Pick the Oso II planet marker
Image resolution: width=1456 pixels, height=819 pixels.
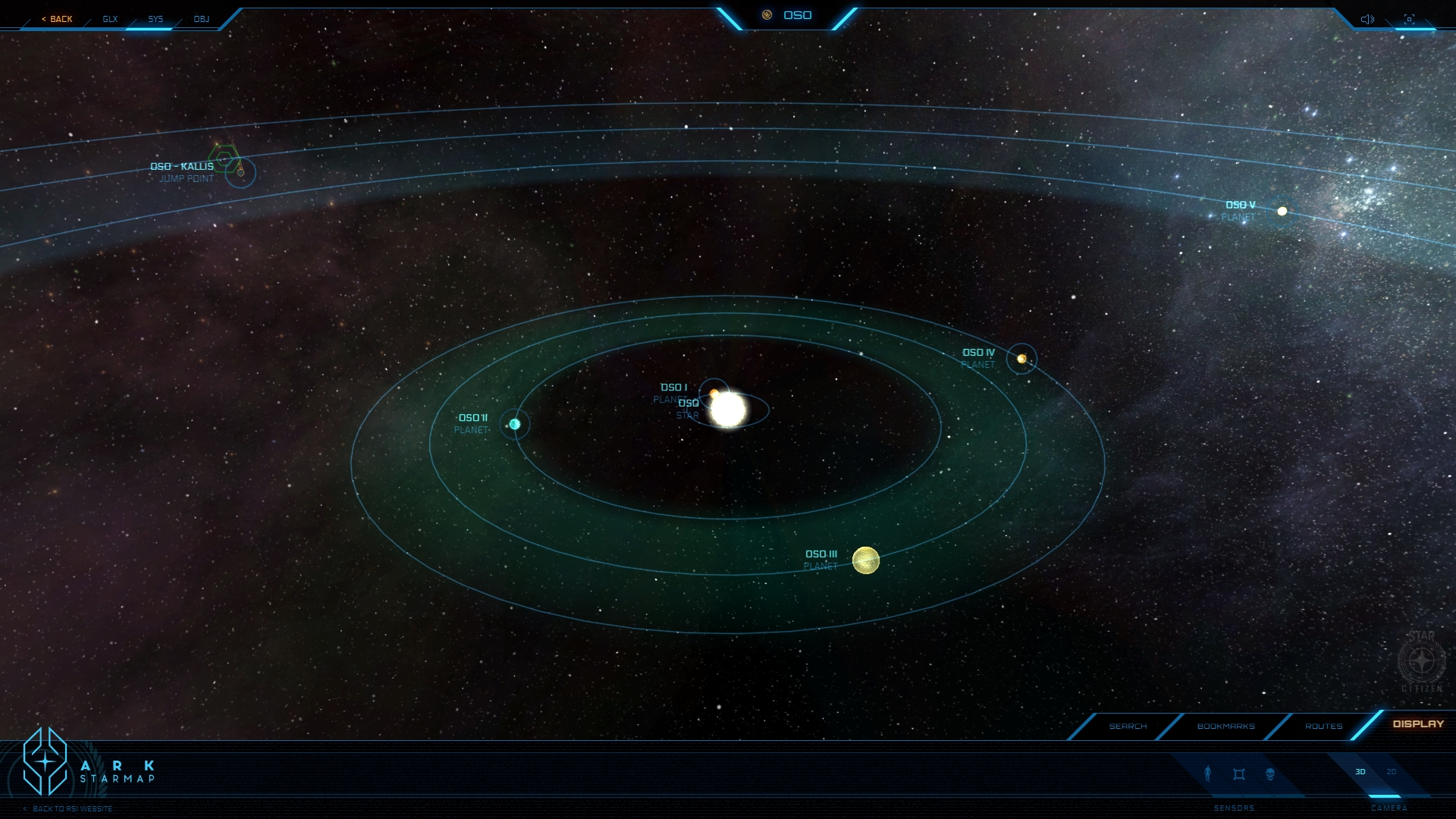click(515, 424)
